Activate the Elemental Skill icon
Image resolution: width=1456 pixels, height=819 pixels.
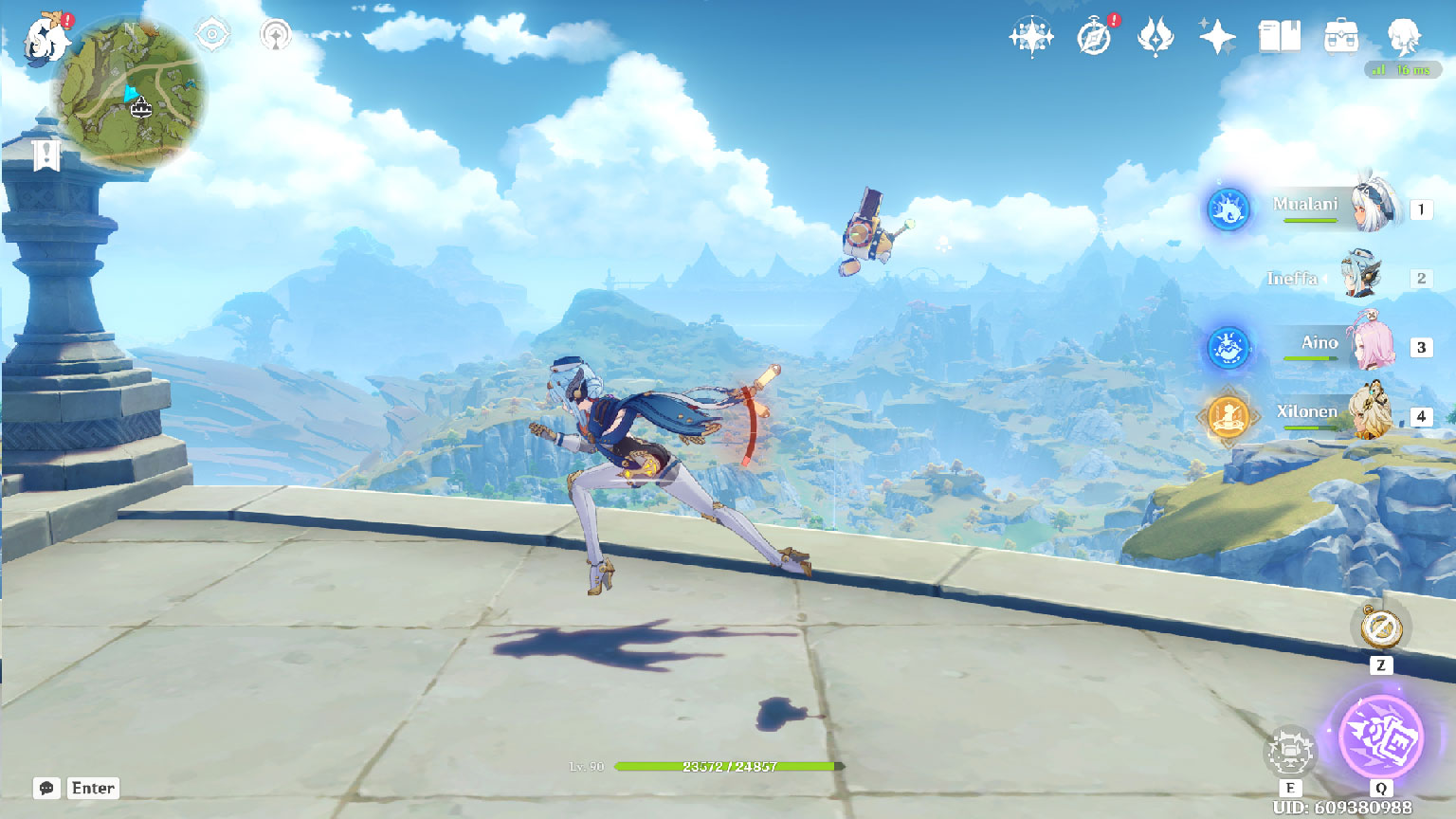1289,754
